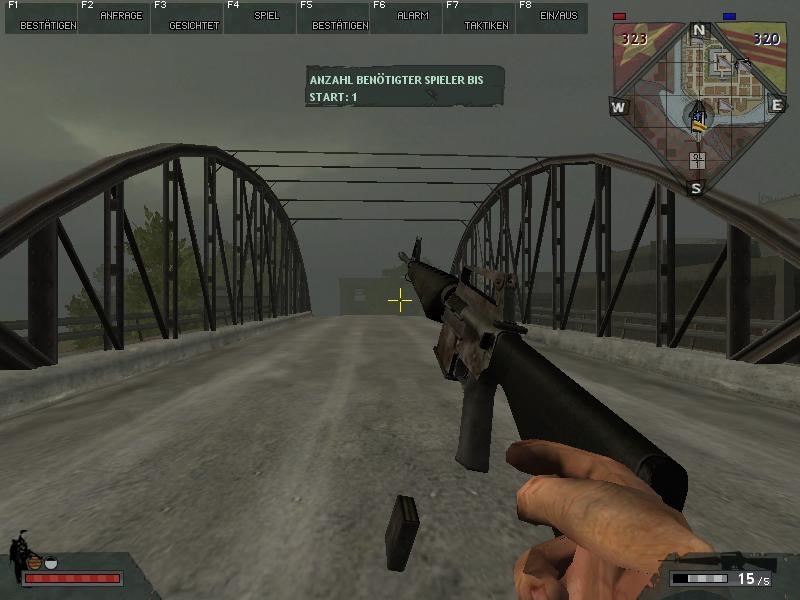Toggle the F8 Ein/Aus option
Viewport: 800px width, 600px height.
tap(551, 17)
